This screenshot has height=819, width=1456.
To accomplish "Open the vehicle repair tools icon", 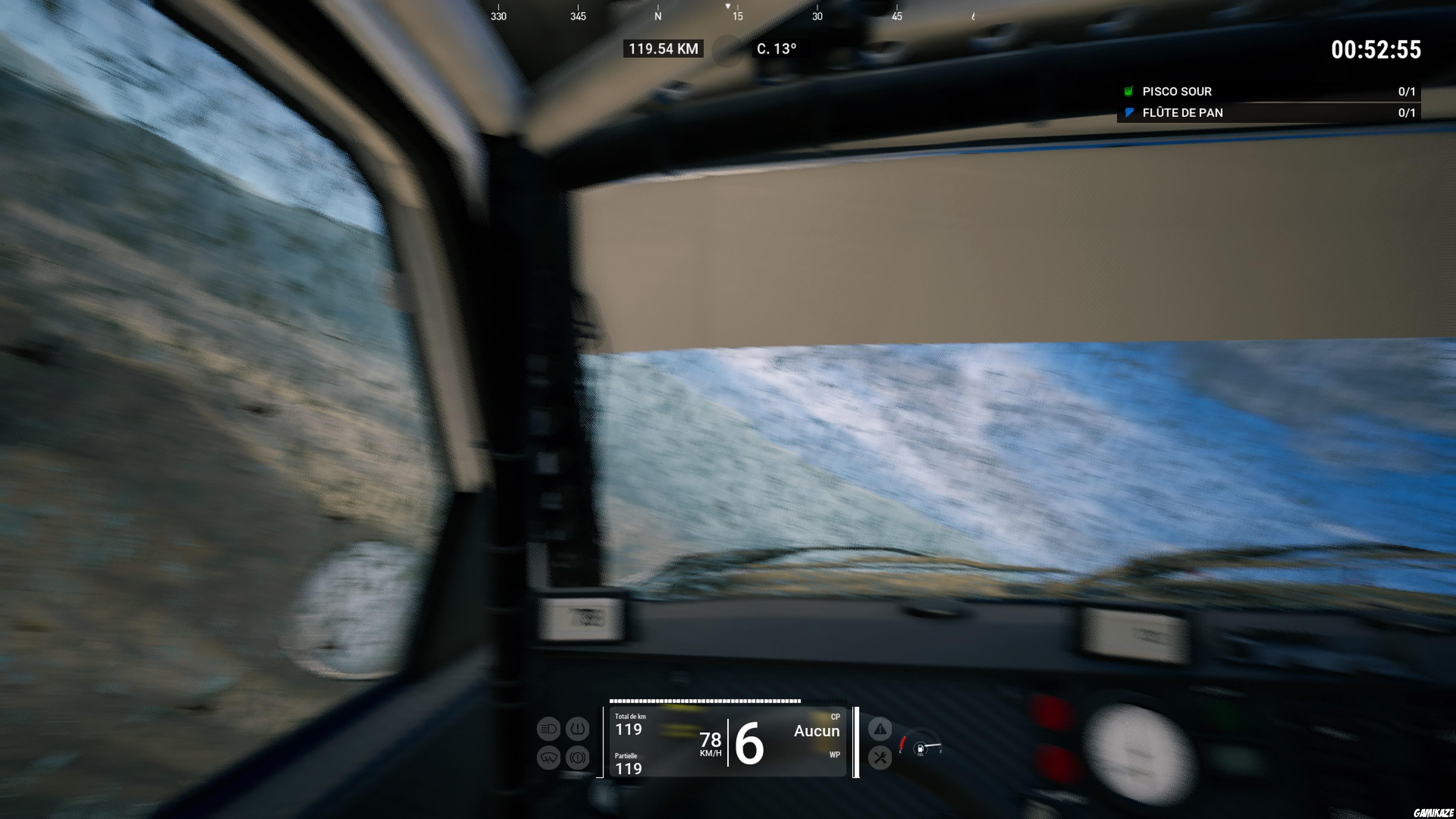I will coord(880,758).
